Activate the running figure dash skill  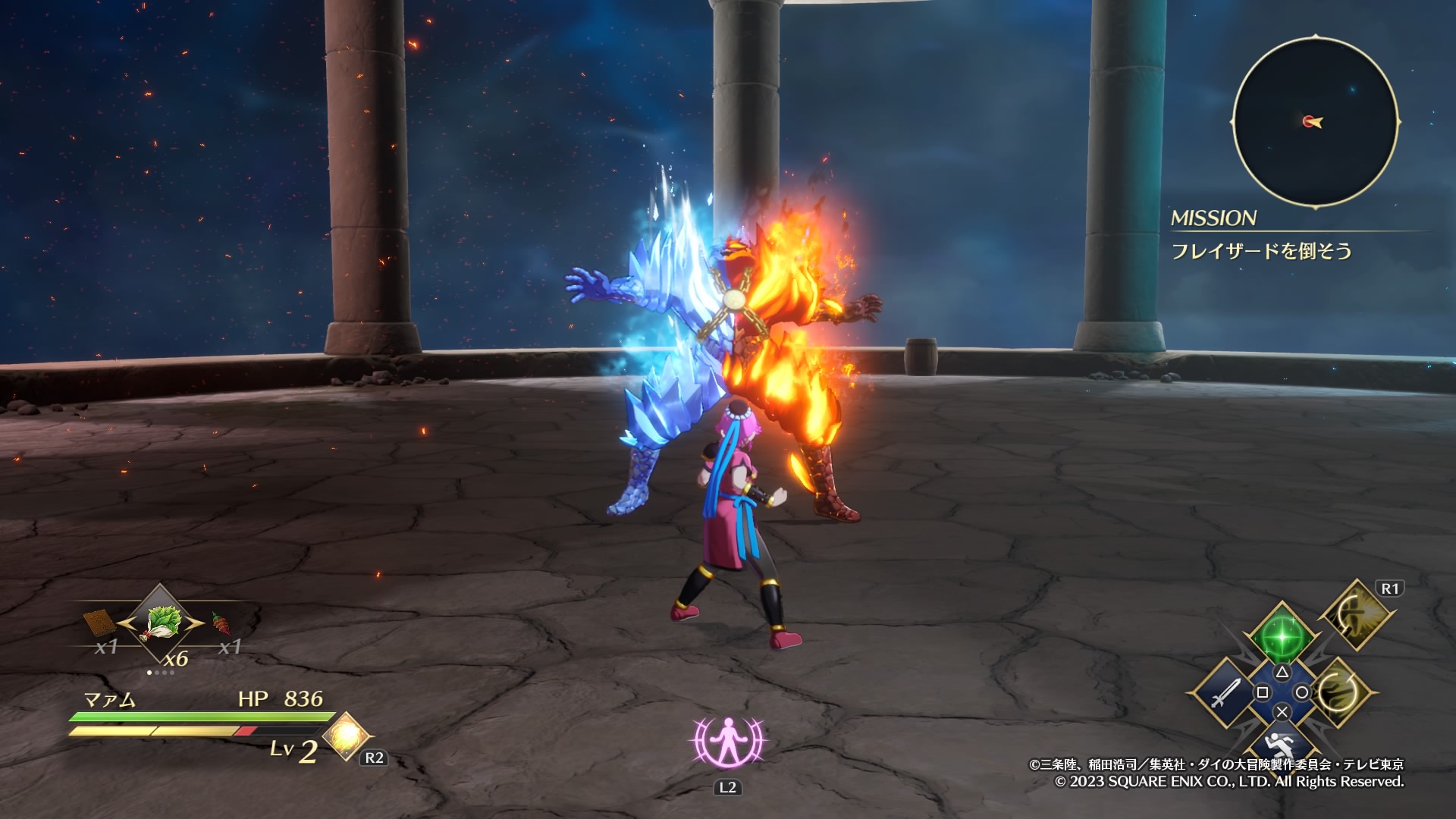(x=1282, y=745)
